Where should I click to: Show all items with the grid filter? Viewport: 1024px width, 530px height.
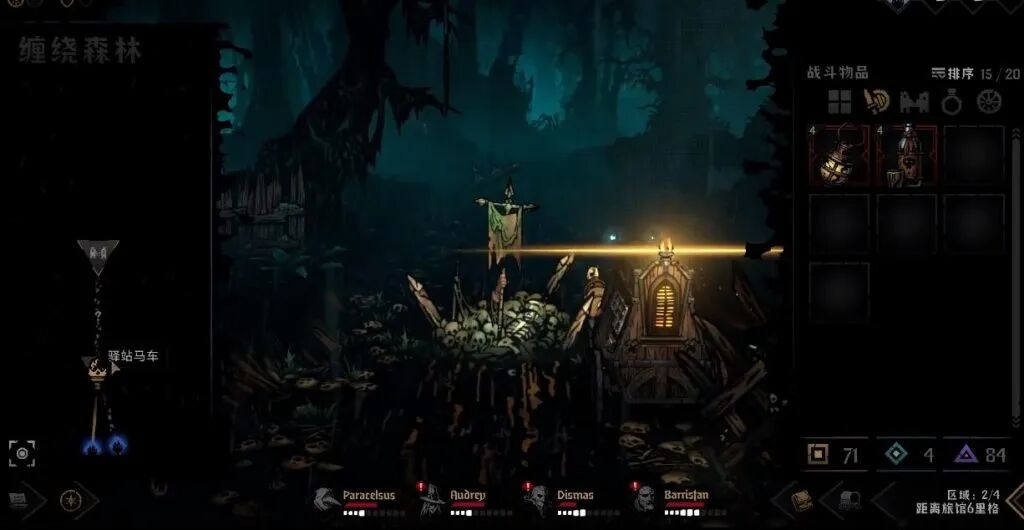(x=839, y=101)
